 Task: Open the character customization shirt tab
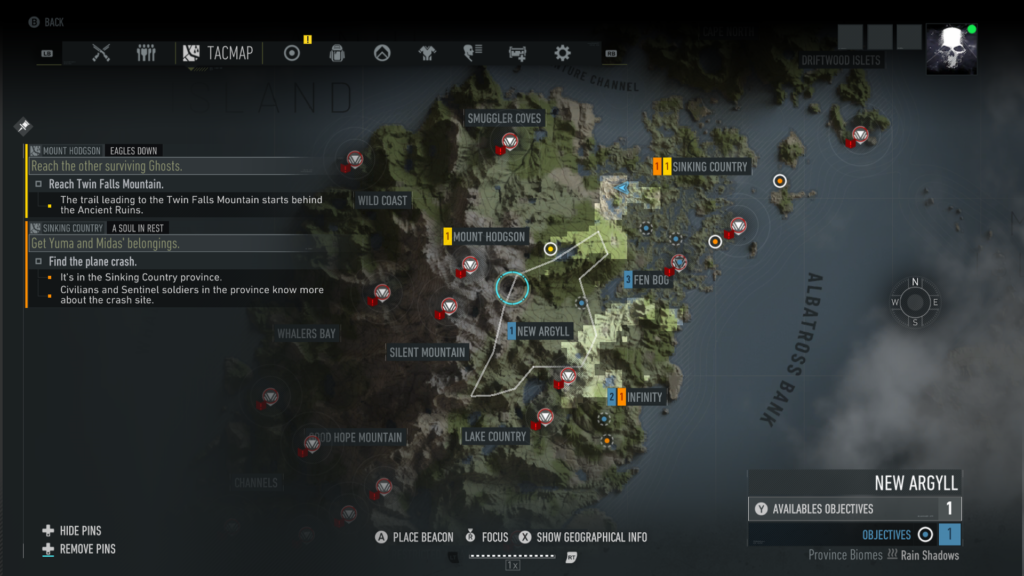pos(427,53)
